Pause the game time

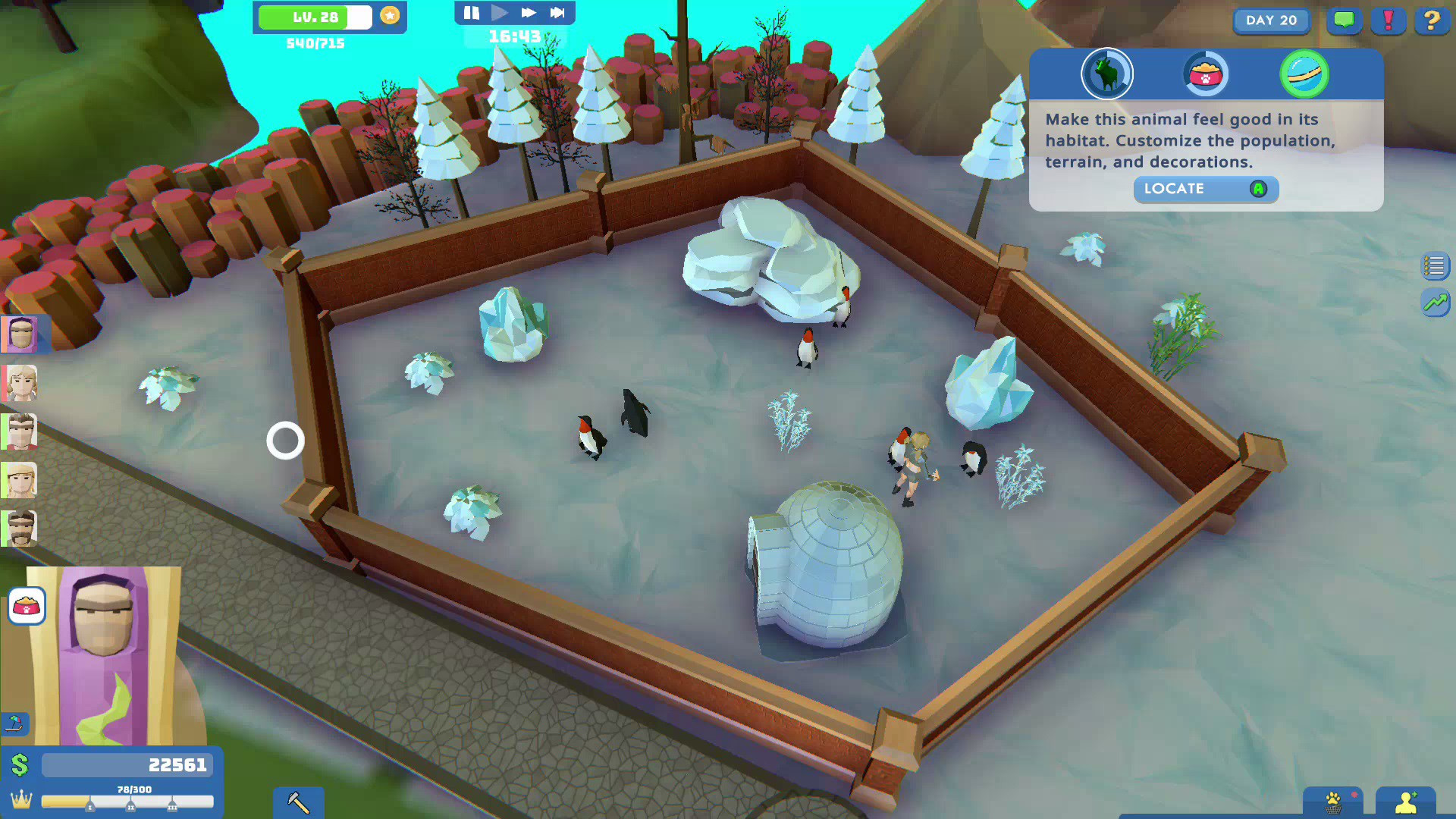[471, 13]
